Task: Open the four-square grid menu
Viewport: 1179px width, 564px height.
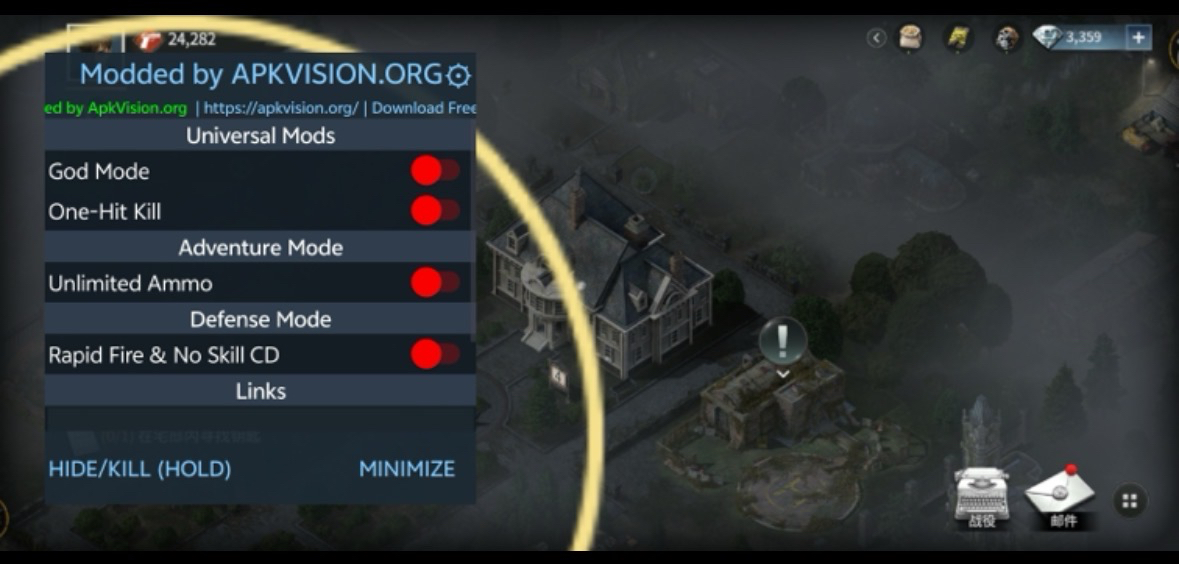Action: pos(1130,501)
